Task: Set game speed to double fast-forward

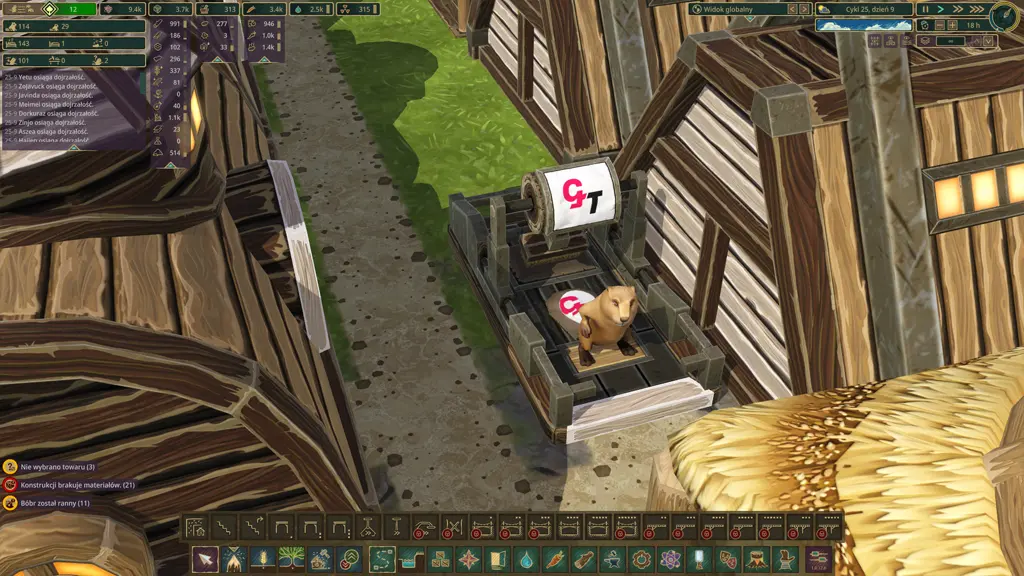Action: point(959,9)
